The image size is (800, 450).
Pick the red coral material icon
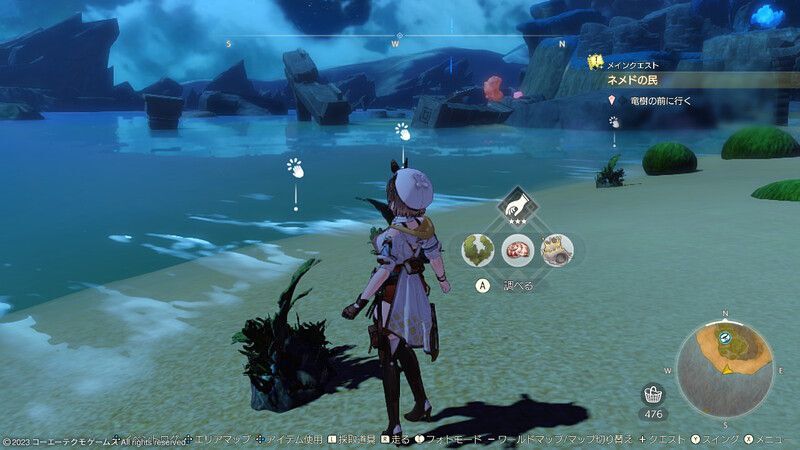(x=517, y=249)
